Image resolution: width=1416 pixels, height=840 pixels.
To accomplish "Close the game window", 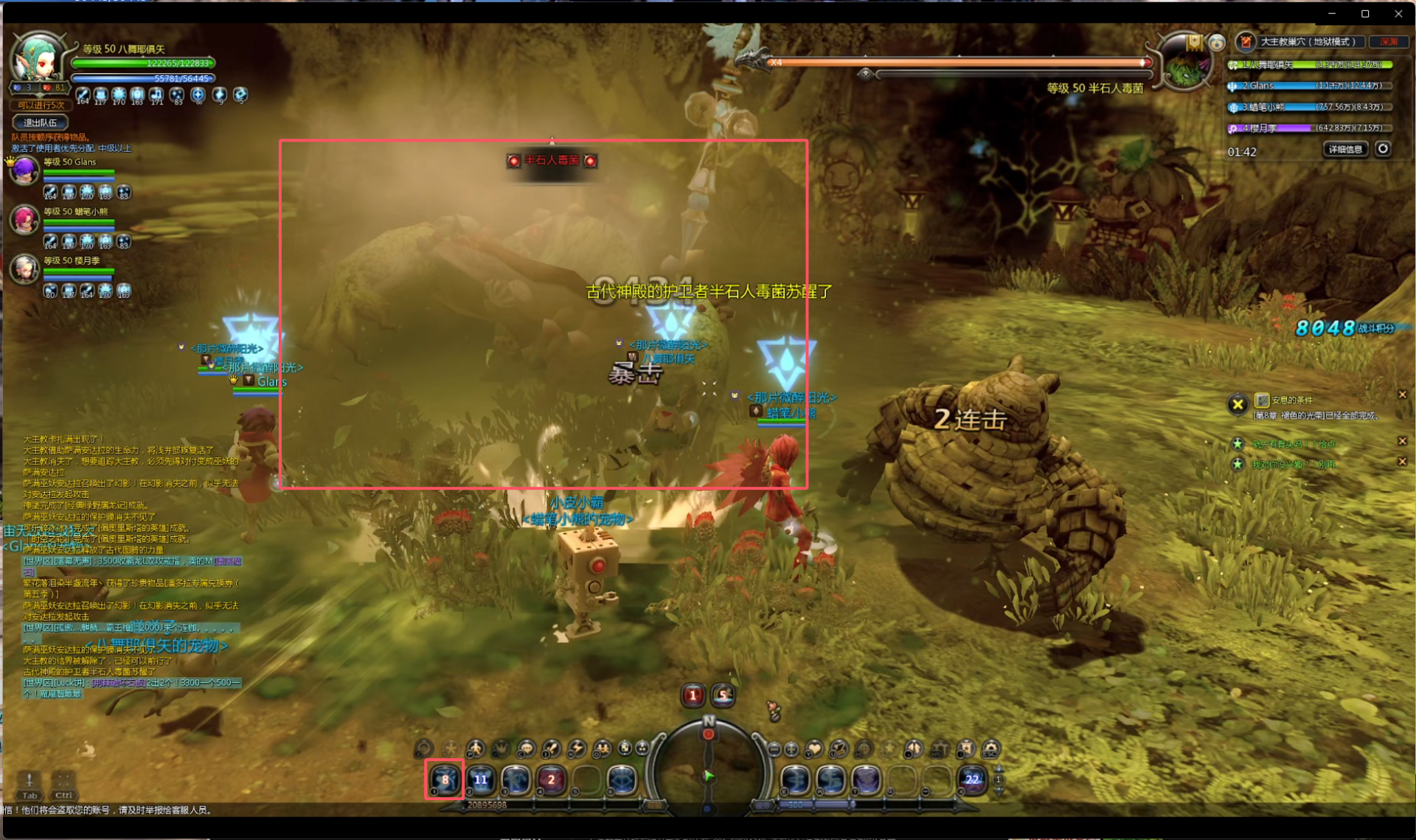I will tap(1398, 13).
